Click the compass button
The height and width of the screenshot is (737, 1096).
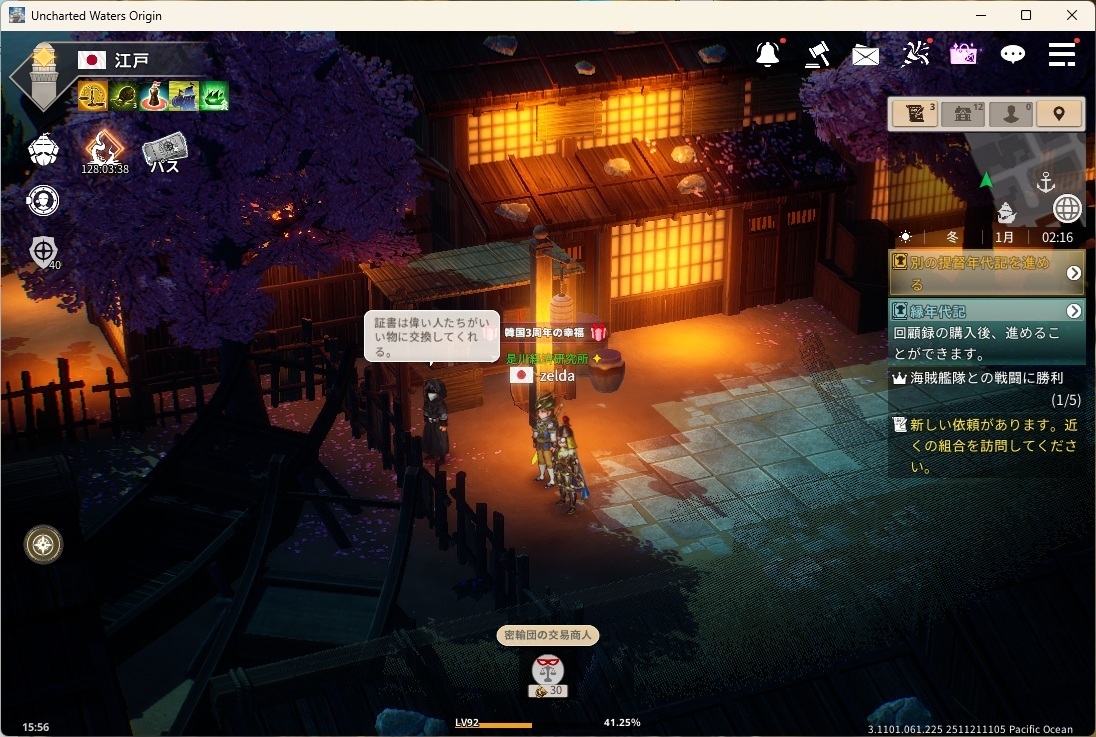pos(43,544)
